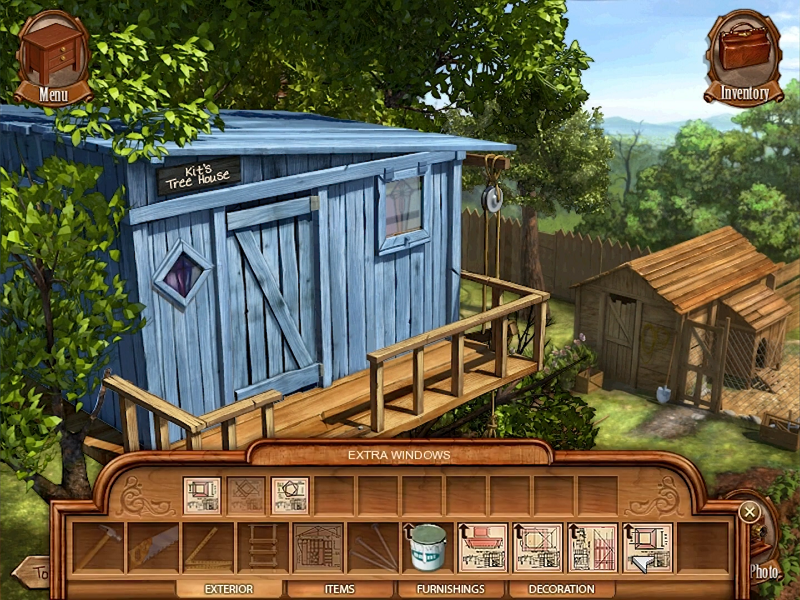Select the striped door blueprint upgrade

pos(592,548)
